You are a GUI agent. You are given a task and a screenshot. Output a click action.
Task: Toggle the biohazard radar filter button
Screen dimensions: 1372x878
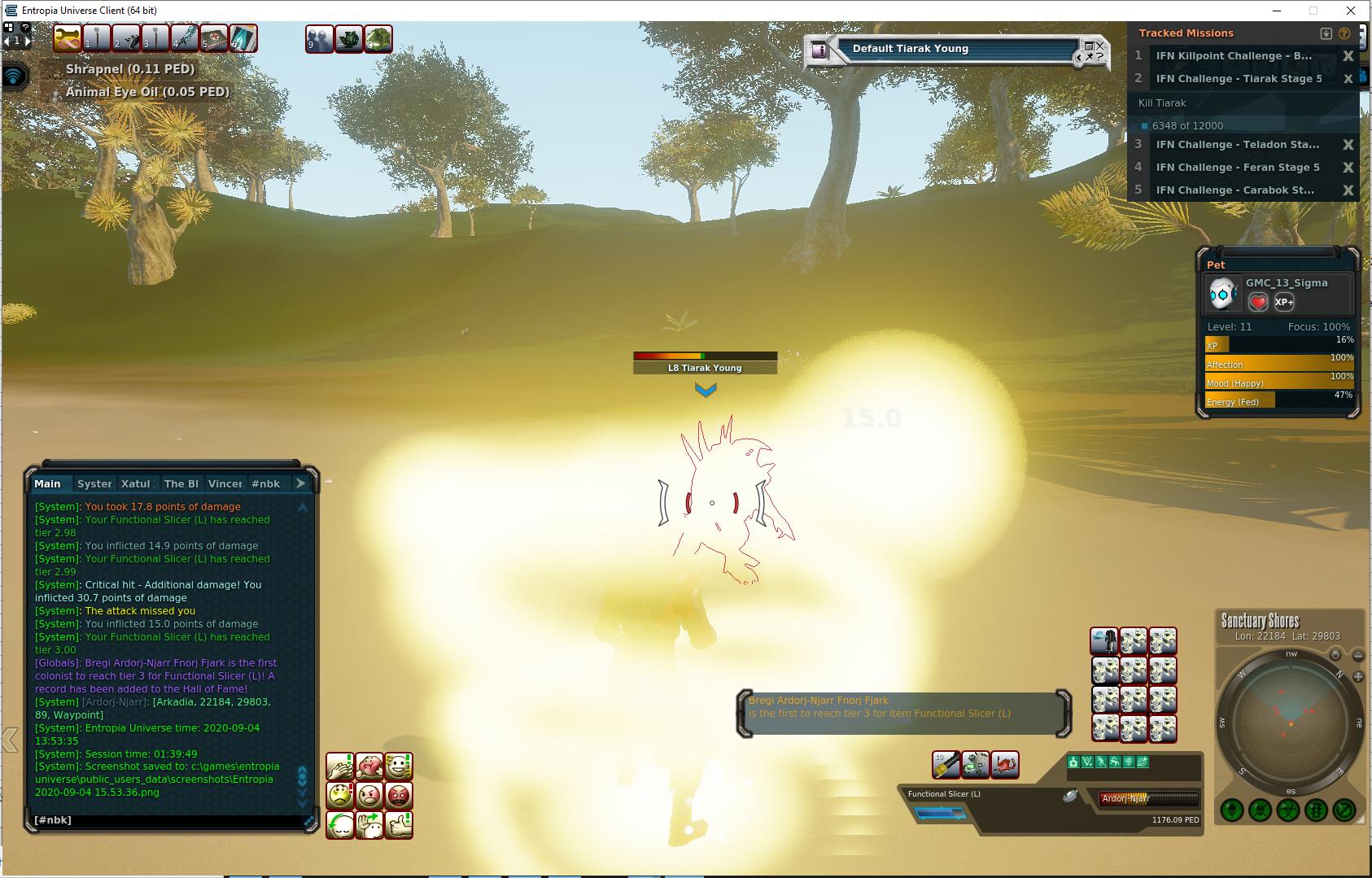pos(1287,810)
